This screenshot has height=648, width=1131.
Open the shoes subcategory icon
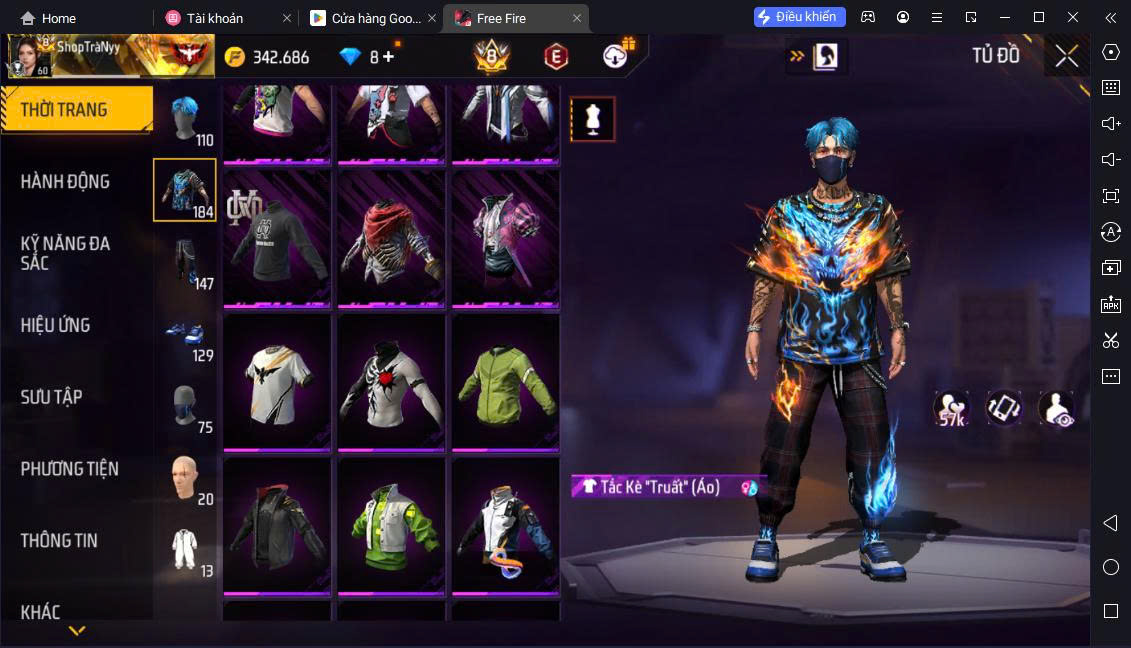tap(185, 335)
